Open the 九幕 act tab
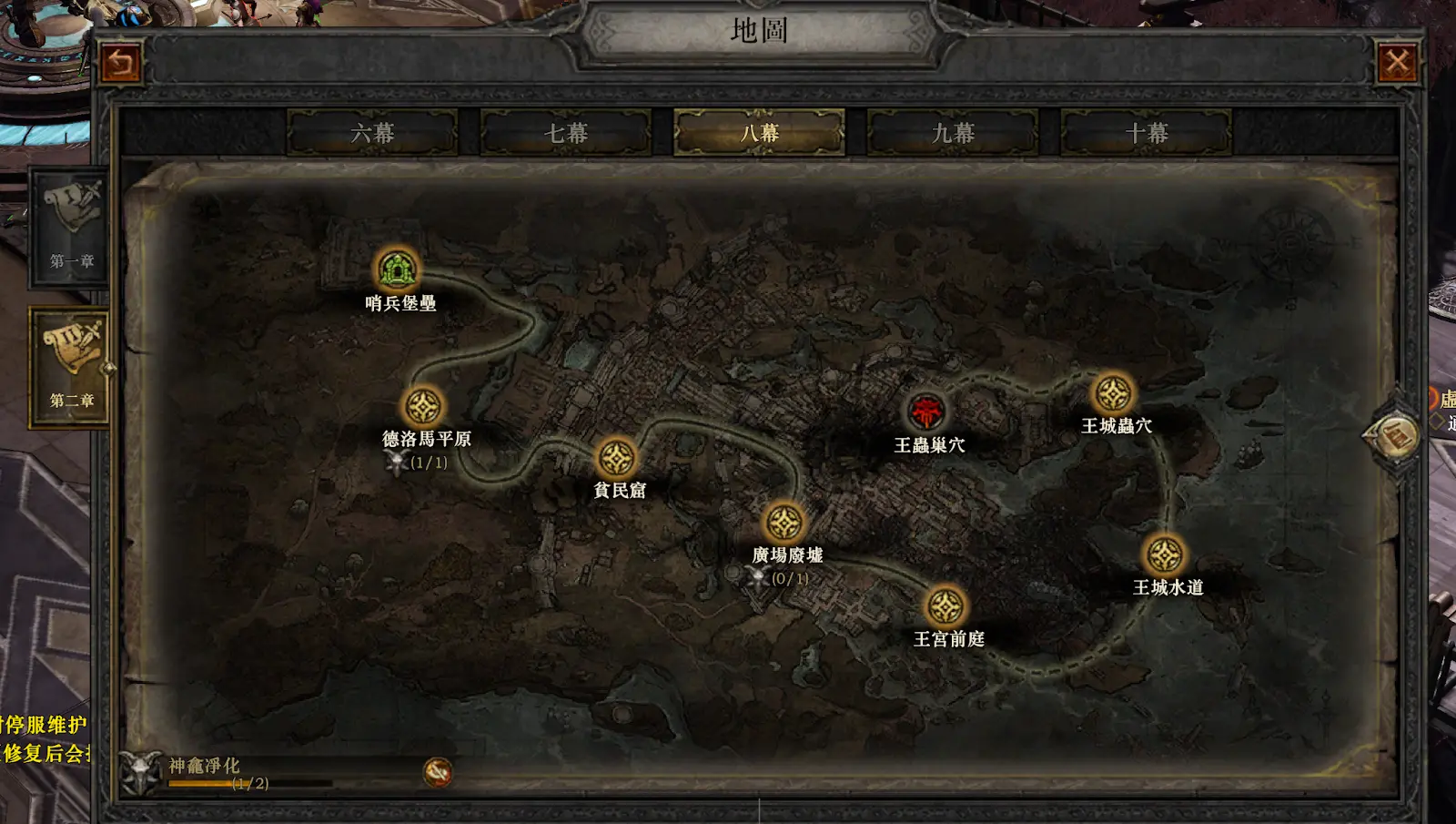This screenshot has width=1456, height=824. 953,133
